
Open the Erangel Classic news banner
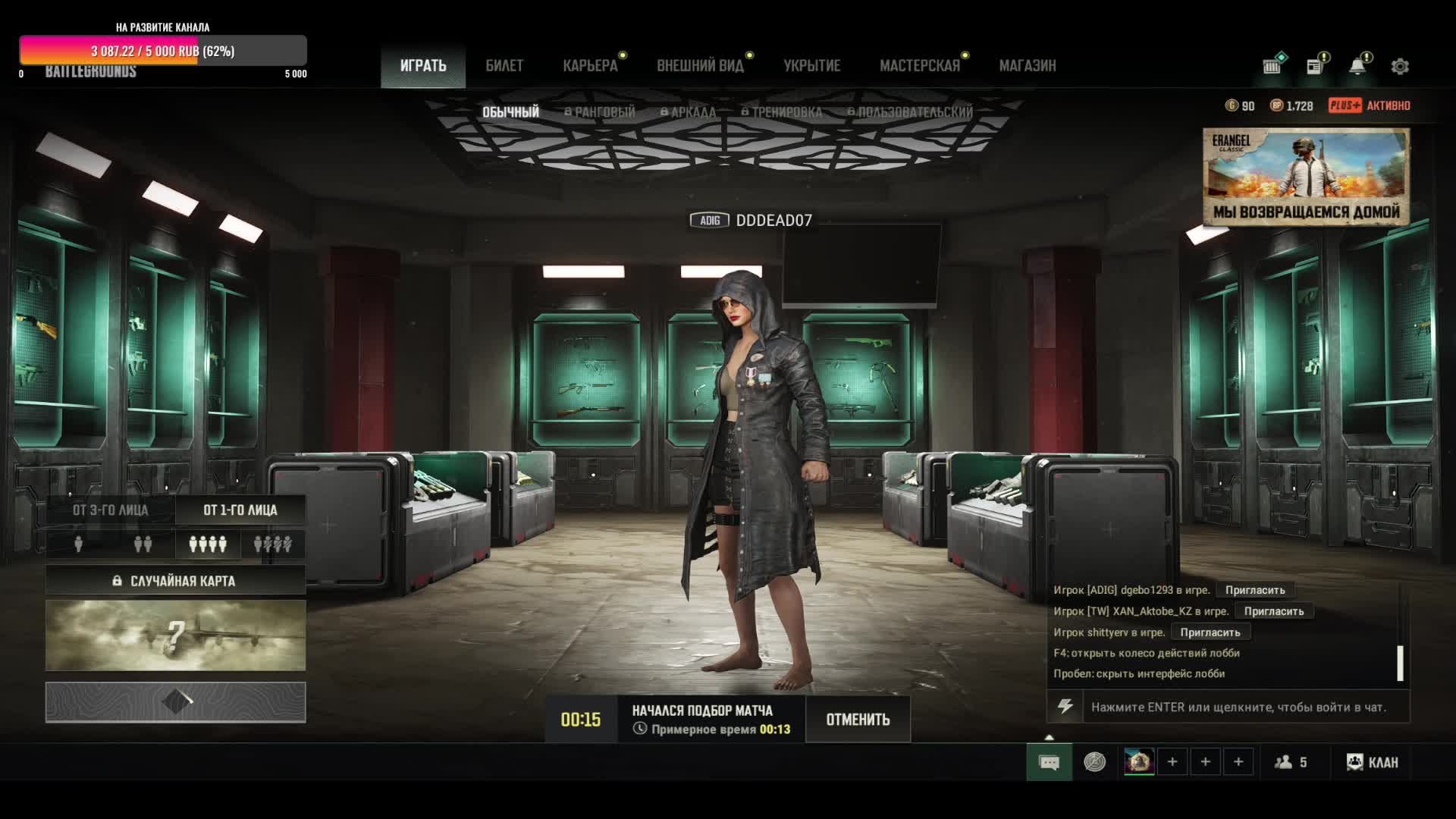tap(1306, 177)
